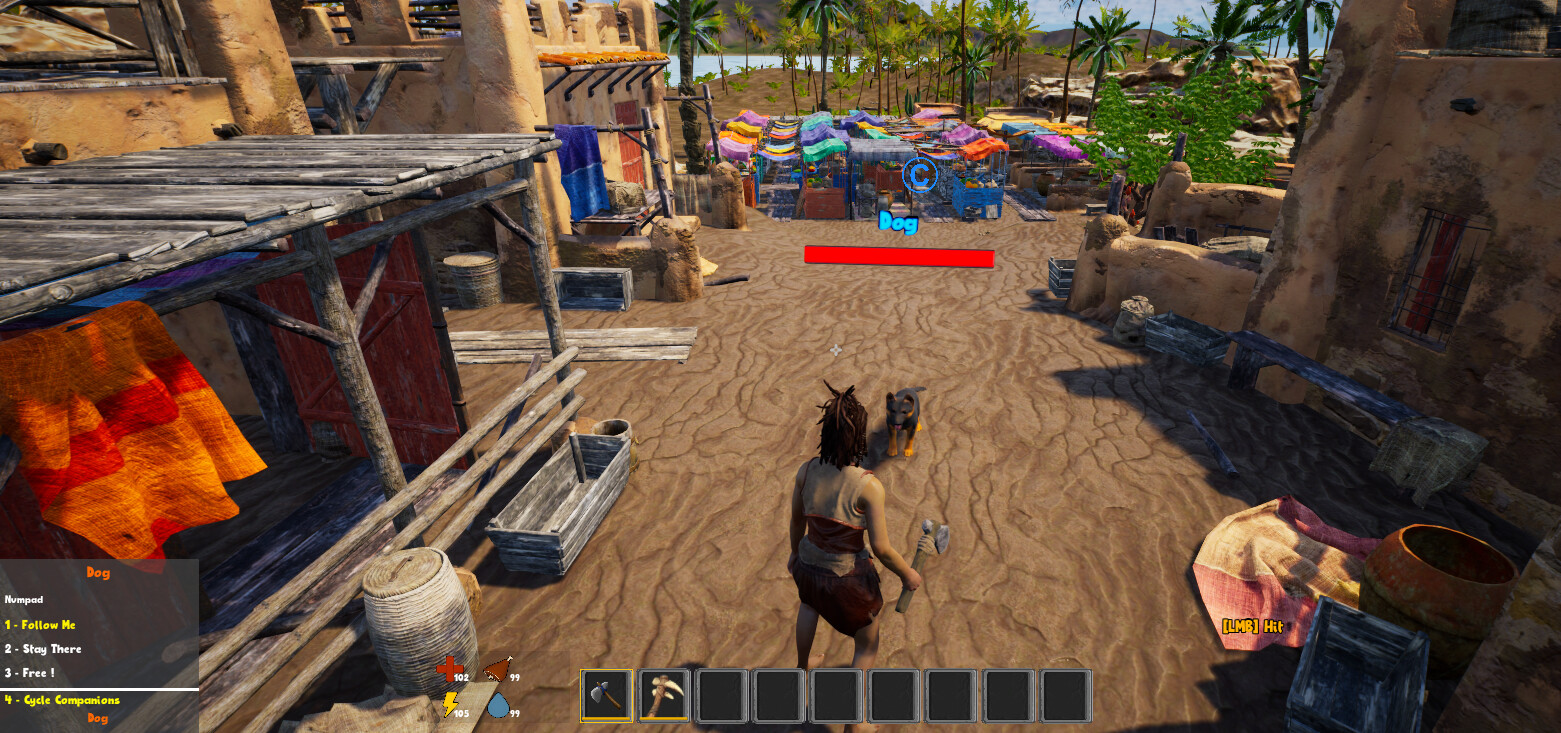
Task: Click the red enemy health bar
Action: [x=898, y=258]
